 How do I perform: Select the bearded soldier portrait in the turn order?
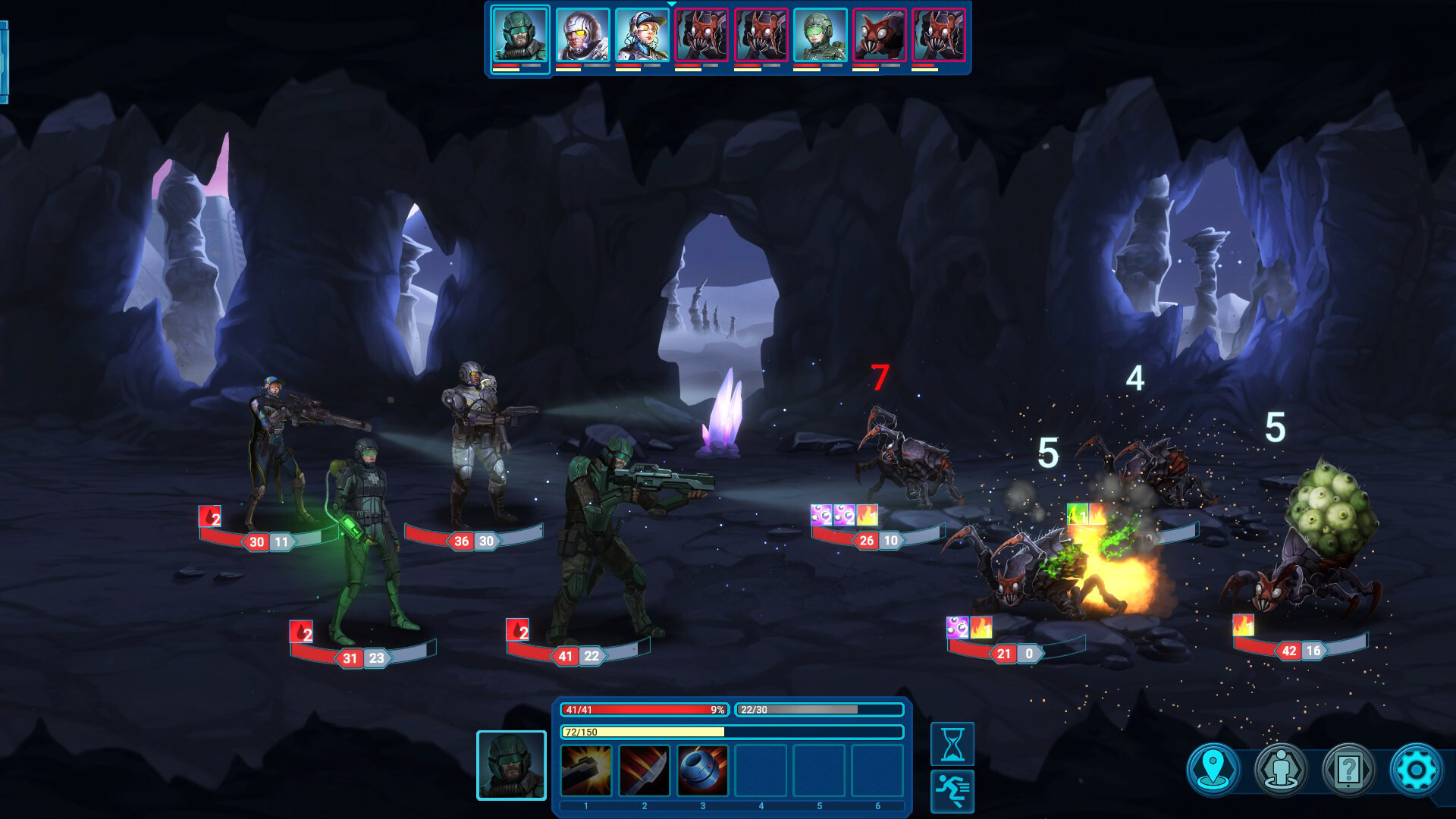click(x=520, y=35)
